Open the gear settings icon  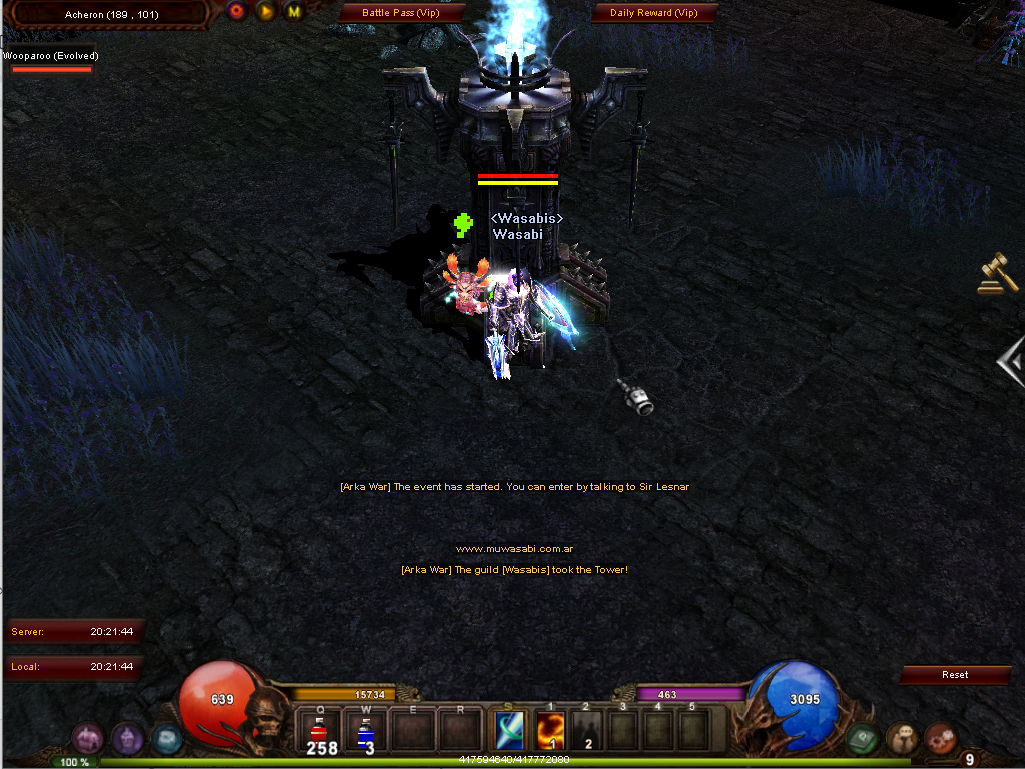click(940, 739)
